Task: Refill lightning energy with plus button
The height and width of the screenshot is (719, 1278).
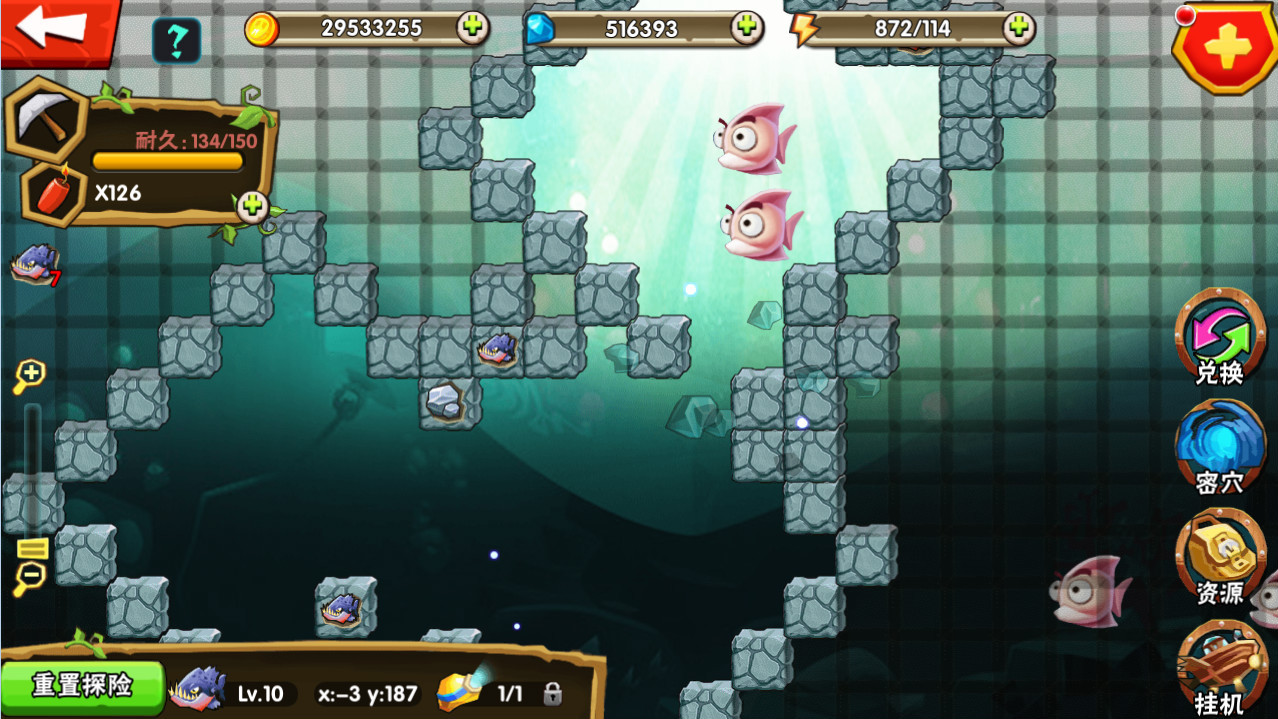Action: point(1019,28)
